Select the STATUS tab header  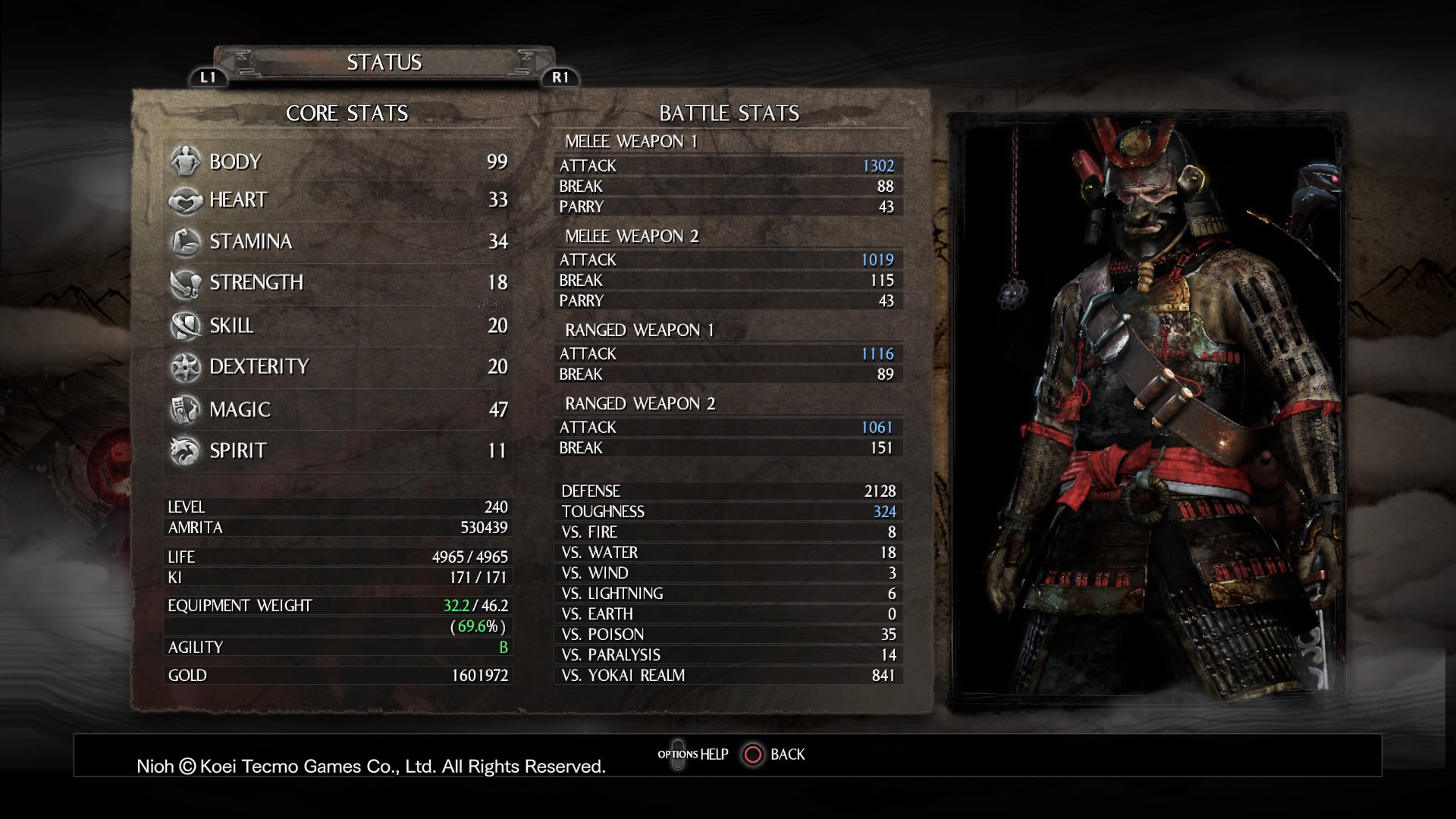point(384,62)
